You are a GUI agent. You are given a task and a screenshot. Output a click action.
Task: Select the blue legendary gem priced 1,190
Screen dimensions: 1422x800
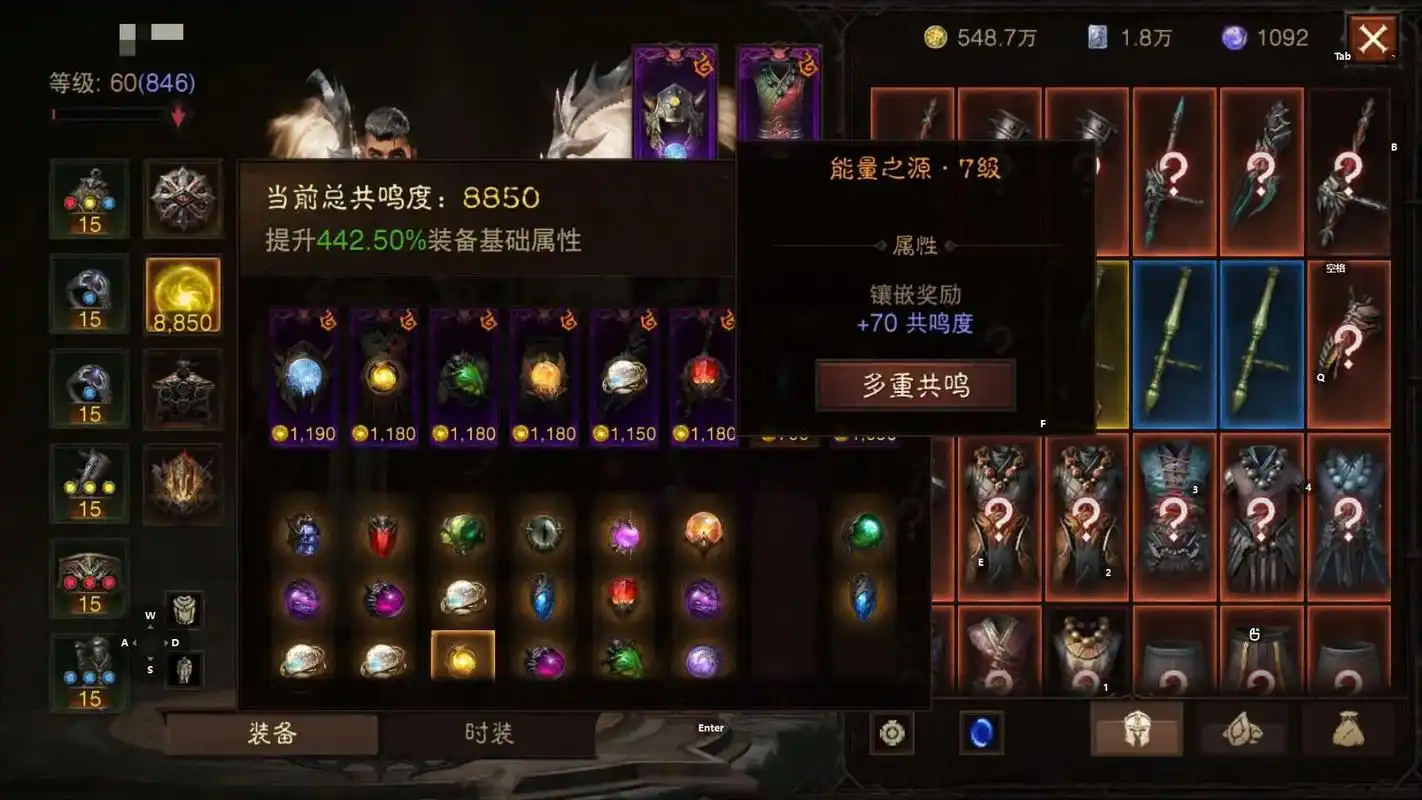(303, 375)
